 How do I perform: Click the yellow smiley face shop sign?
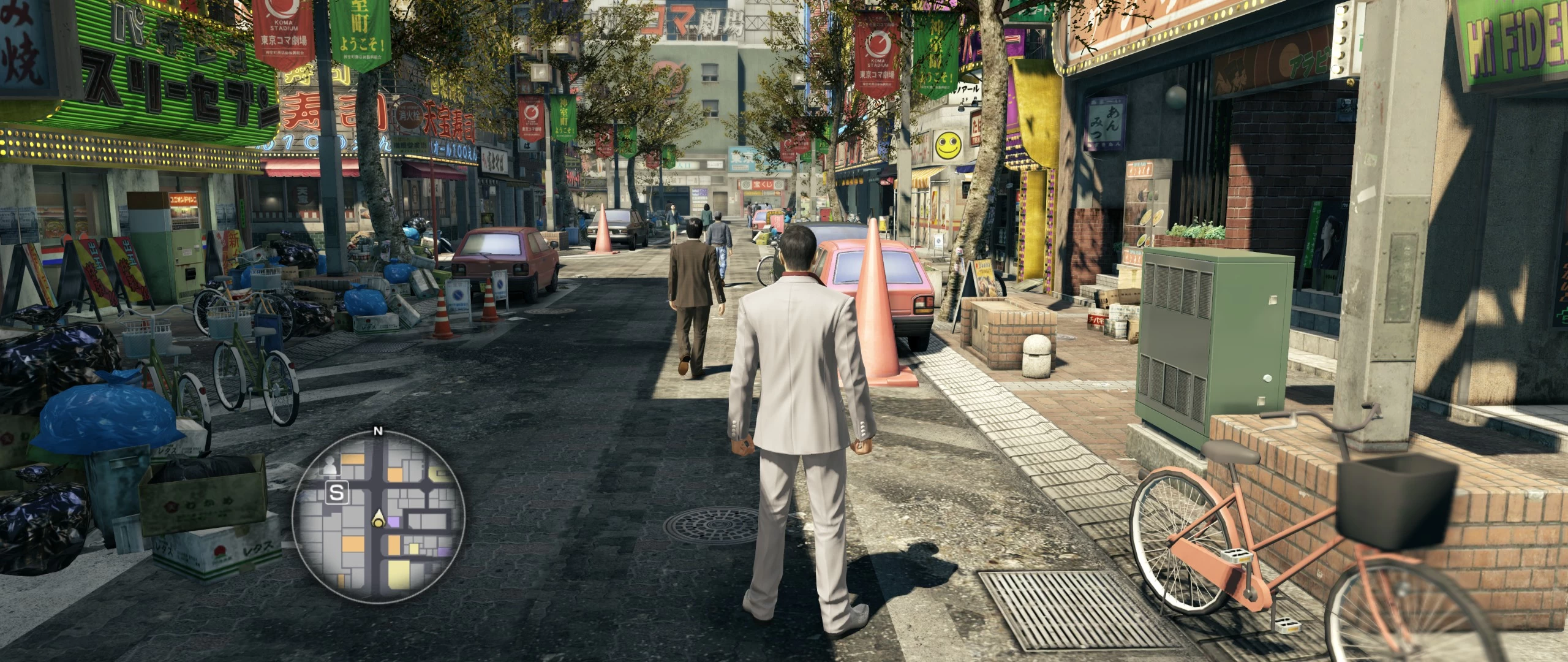pyautogui.click(x=949, y=145)
